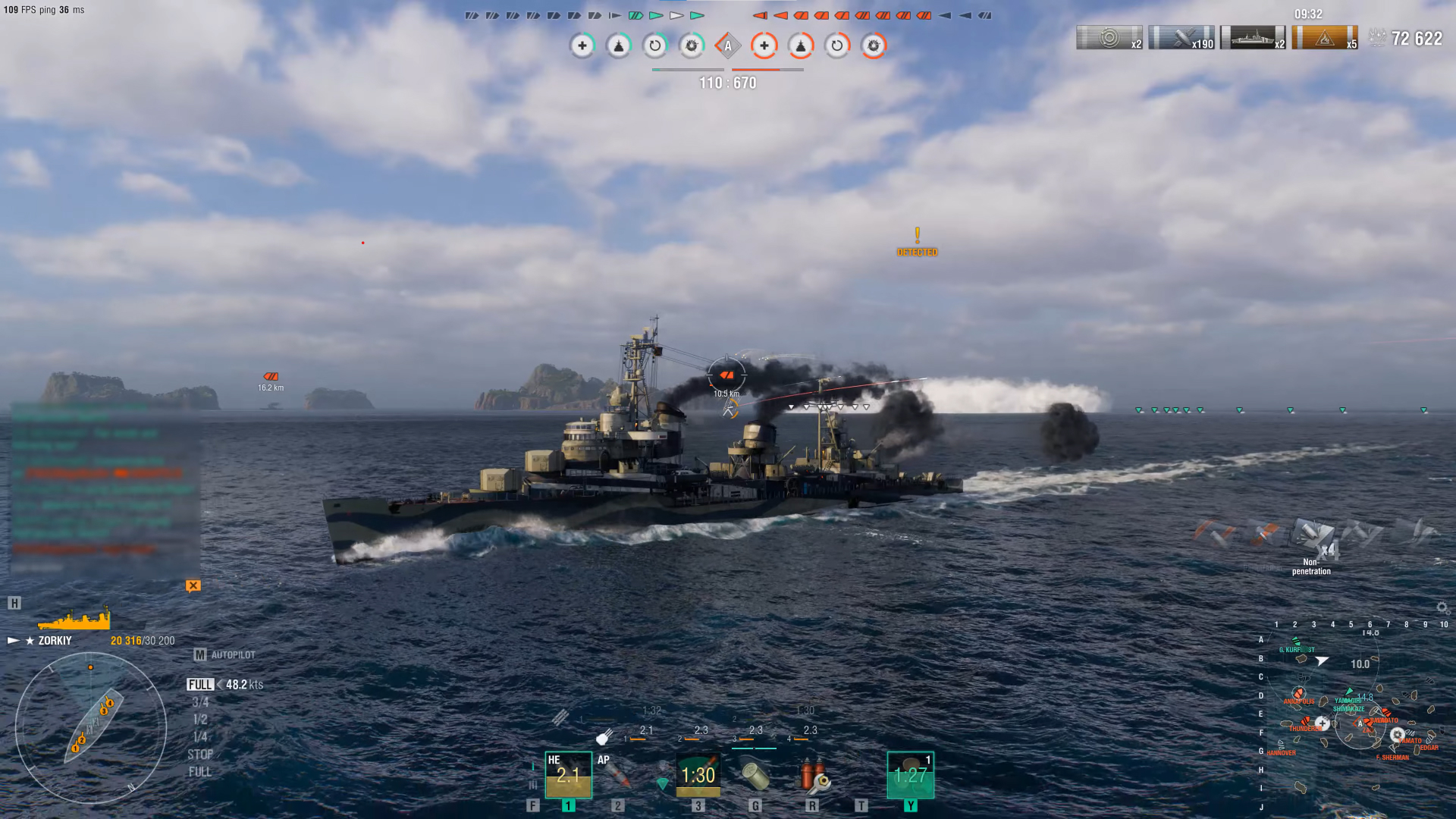Image resolution: width=1456 pixels, height=819 pixels.
Task: Click the G. Kurfürst marker on the minimap
Action: pos(1296,644)
